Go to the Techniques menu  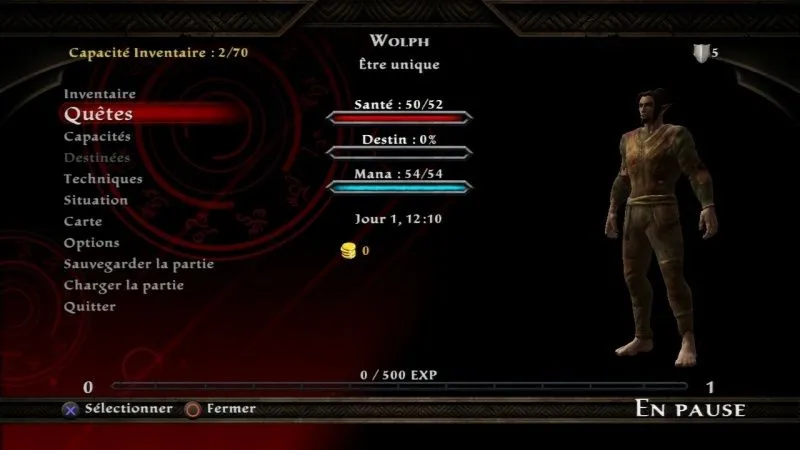[x=103, y=179]
